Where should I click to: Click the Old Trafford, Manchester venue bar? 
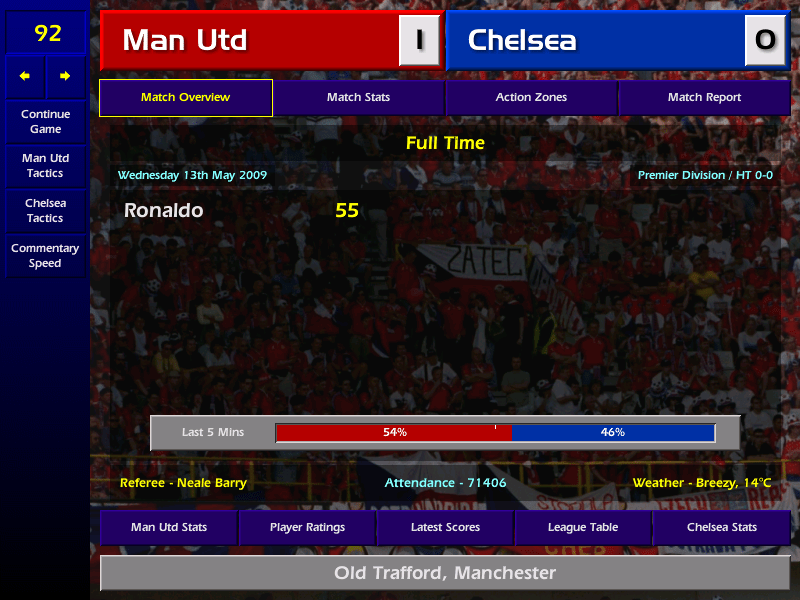pos(445,573)
